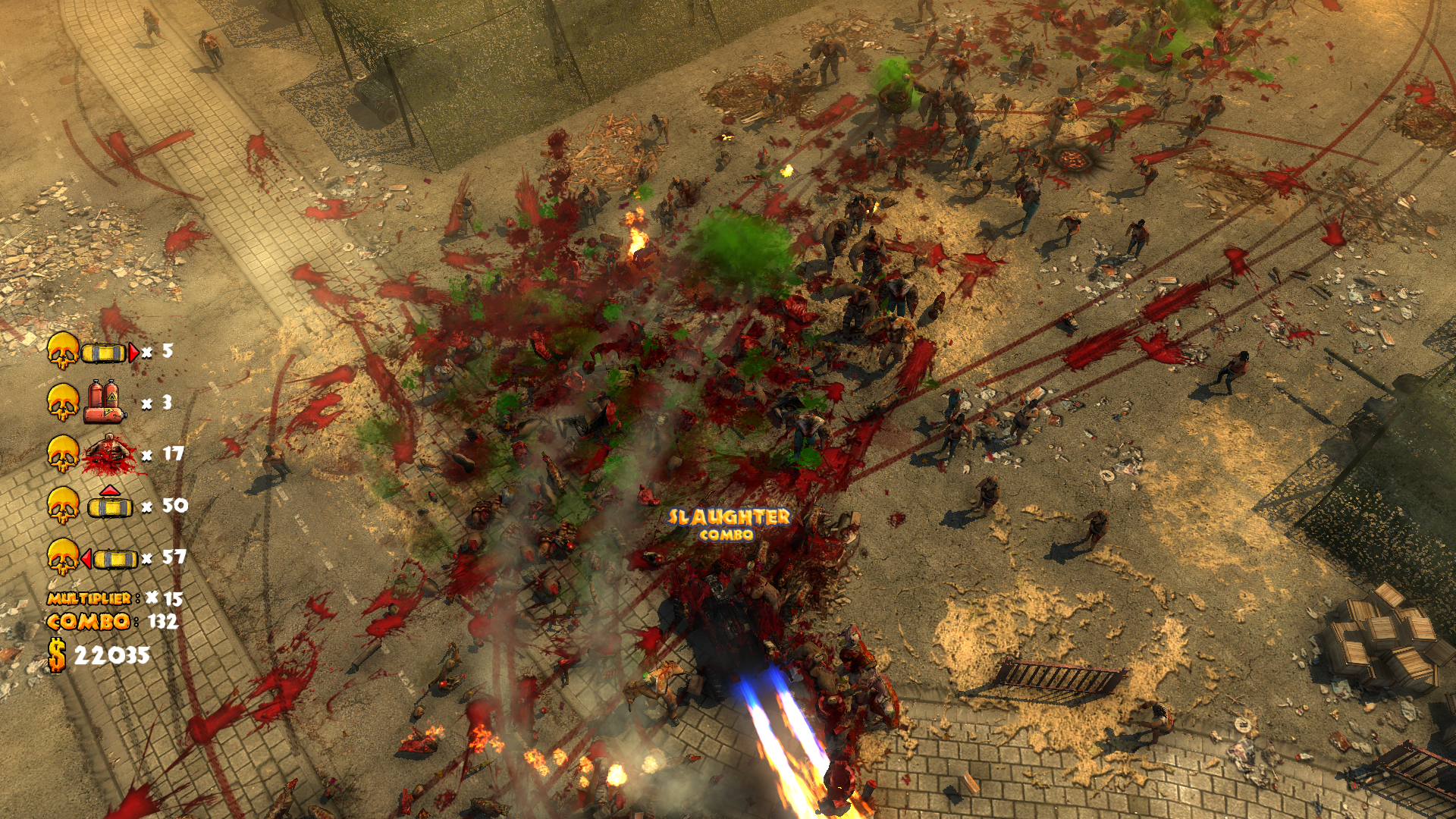Choose the car with up arrow kill icon
1456x819 pixels.
(110, 504)
